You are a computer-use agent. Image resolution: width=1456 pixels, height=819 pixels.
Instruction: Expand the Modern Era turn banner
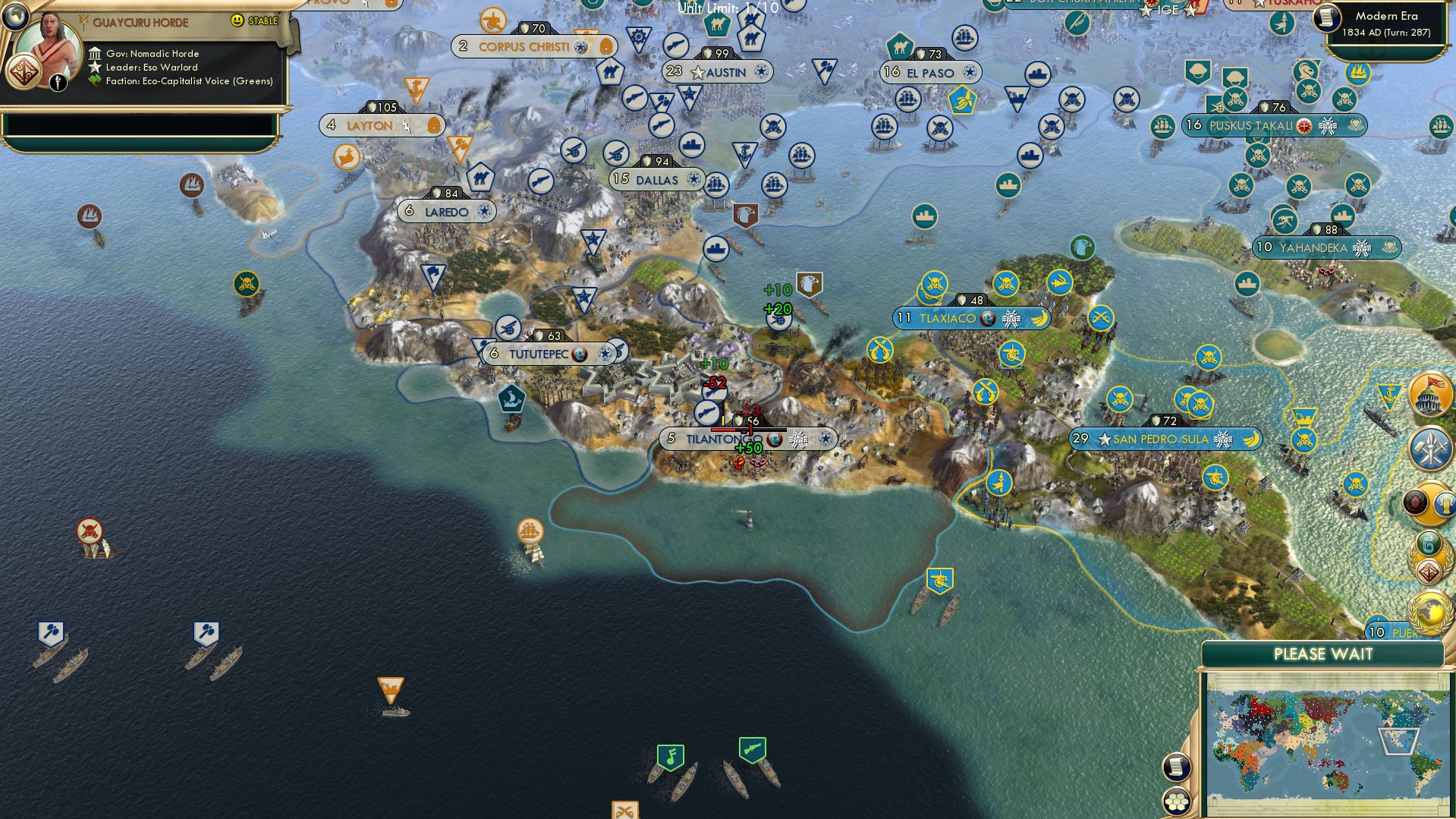(x=1382, y=24)
